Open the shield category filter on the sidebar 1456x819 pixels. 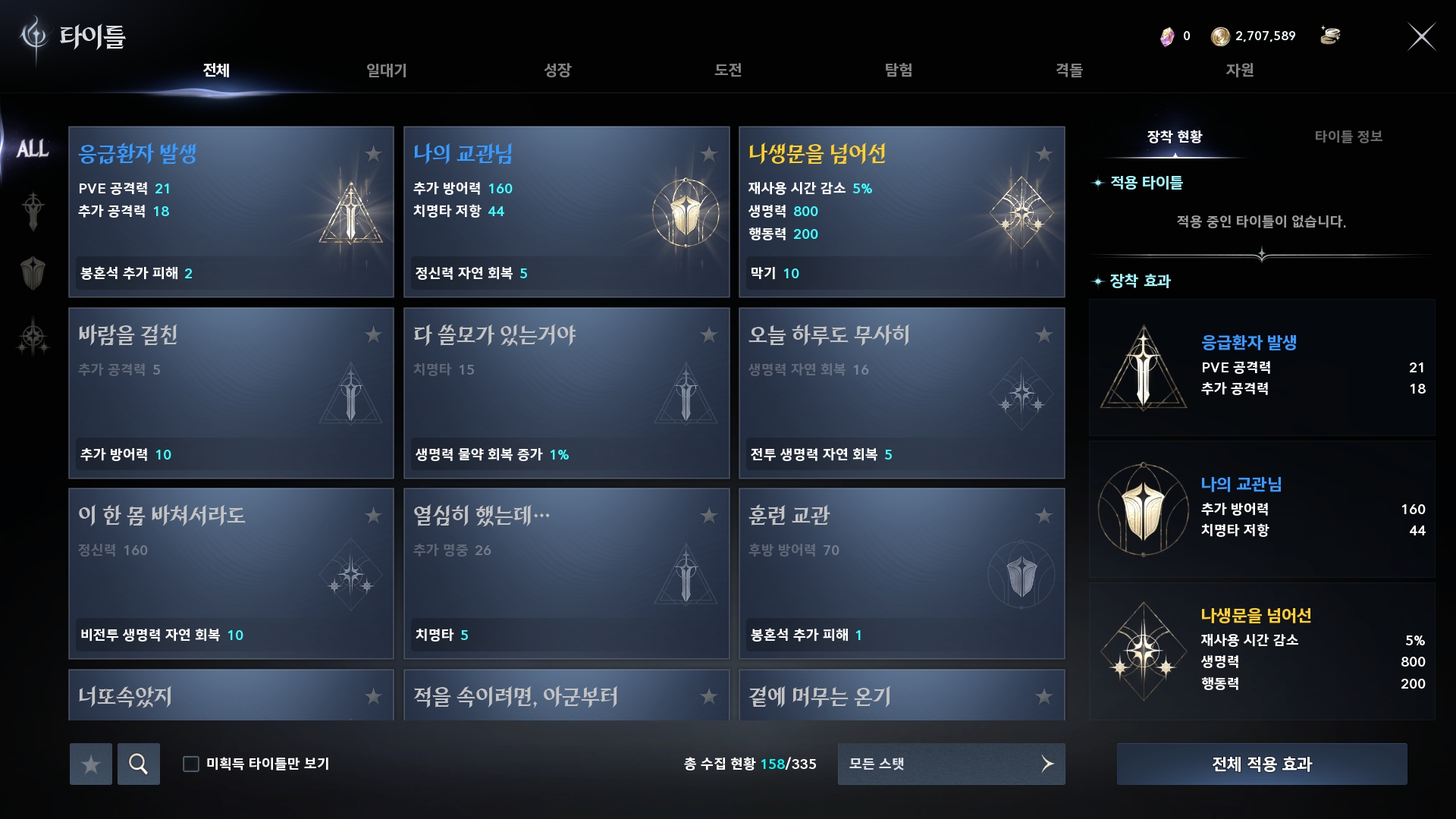pyautogui.click(x=32, y=273)
